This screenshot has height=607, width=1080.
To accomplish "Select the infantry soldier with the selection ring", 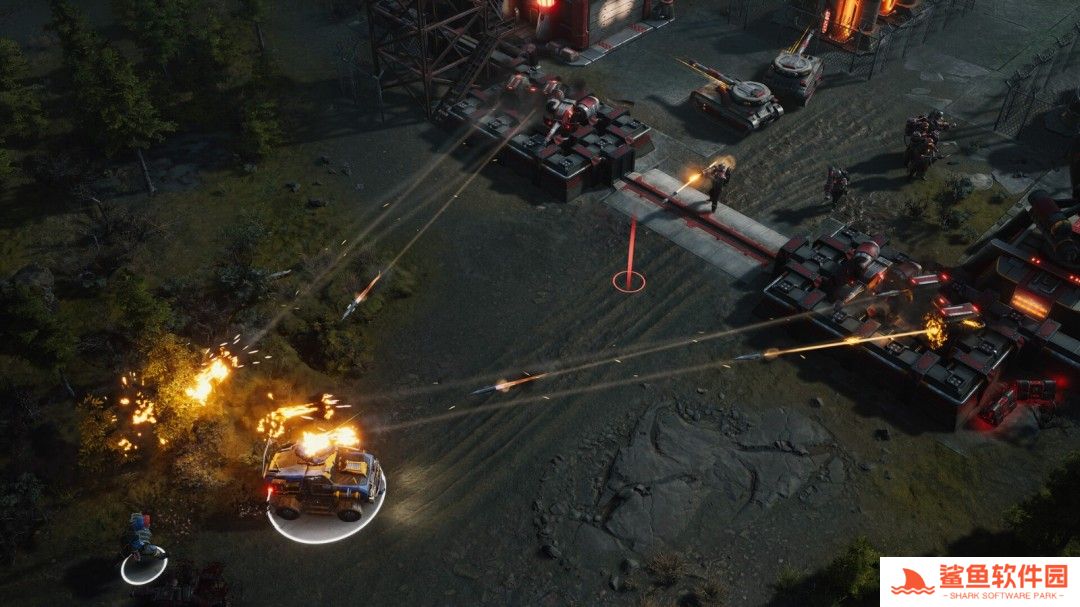I will [141, 544].
